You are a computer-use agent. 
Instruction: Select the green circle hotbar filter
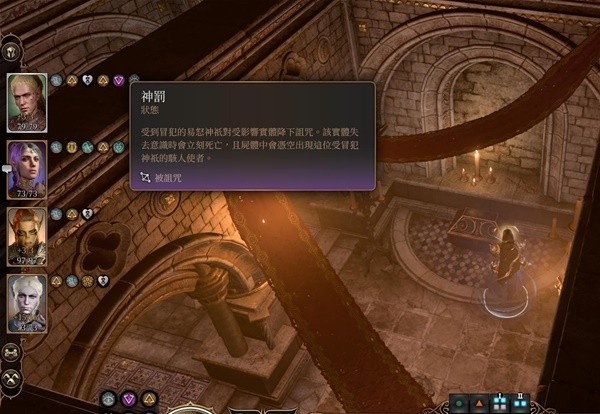point(459,404)
